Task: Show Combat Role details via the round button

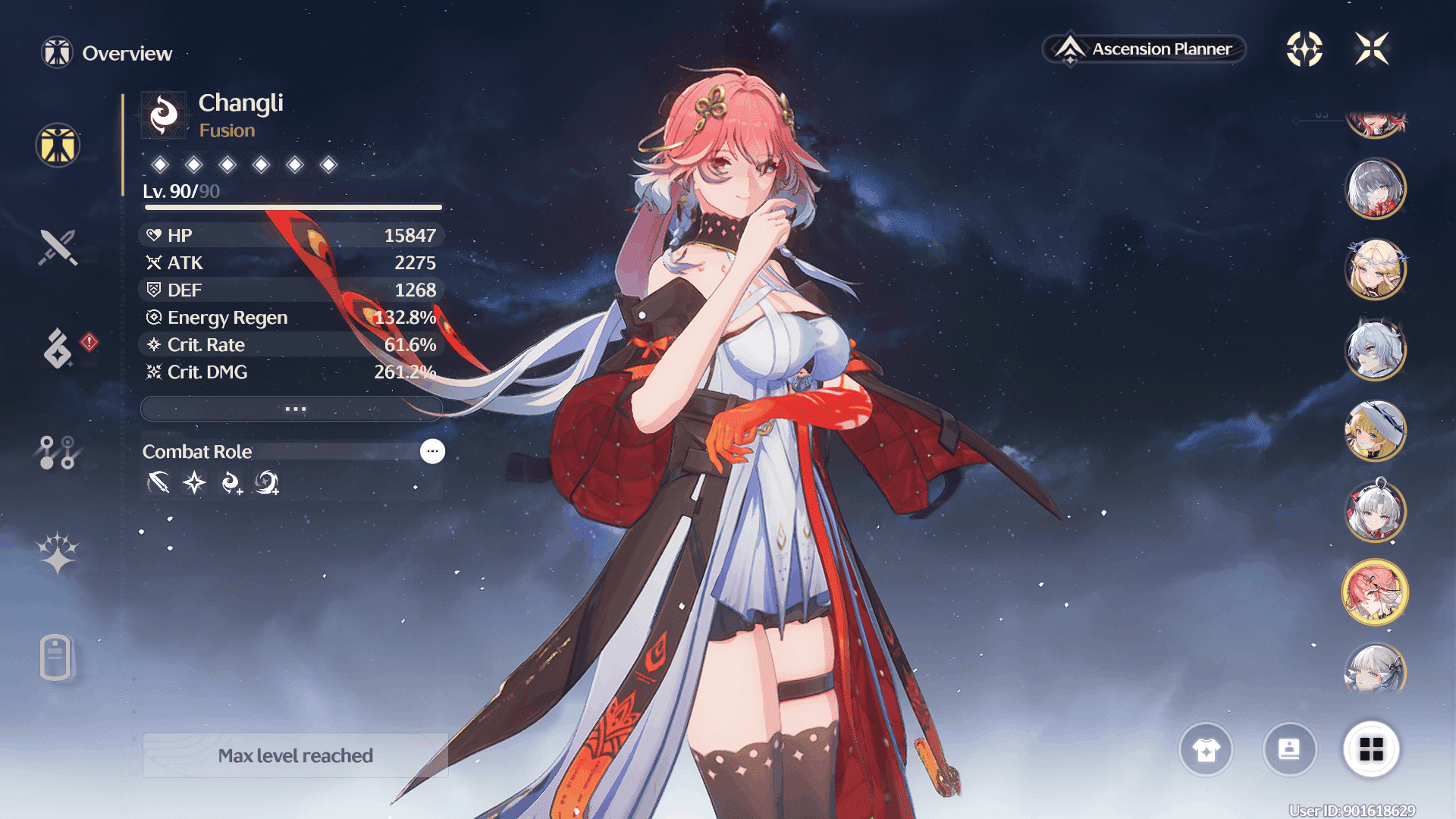Action: (432, 451)
